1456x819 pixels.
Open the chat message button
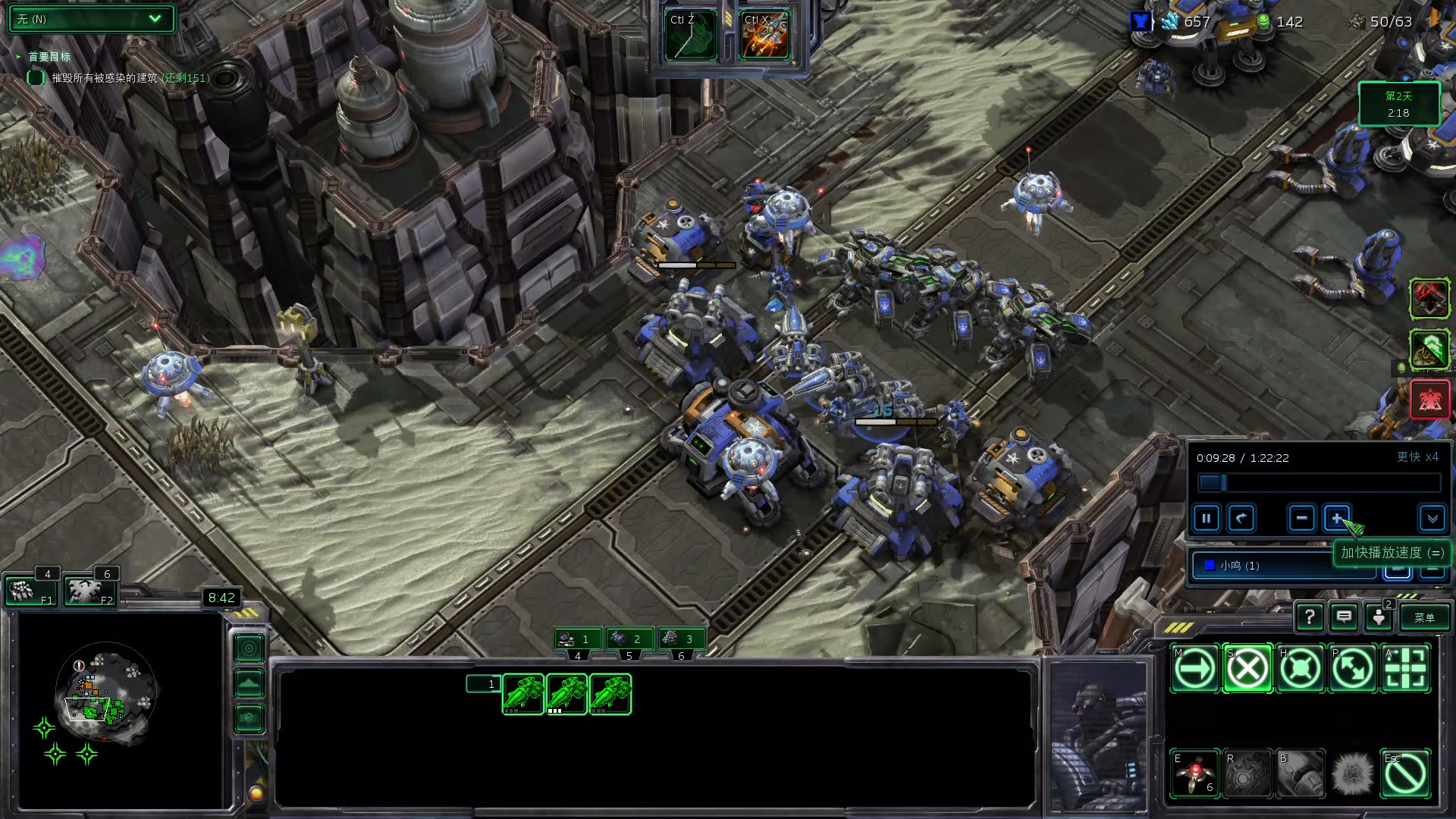click(x=1344, y=617)
